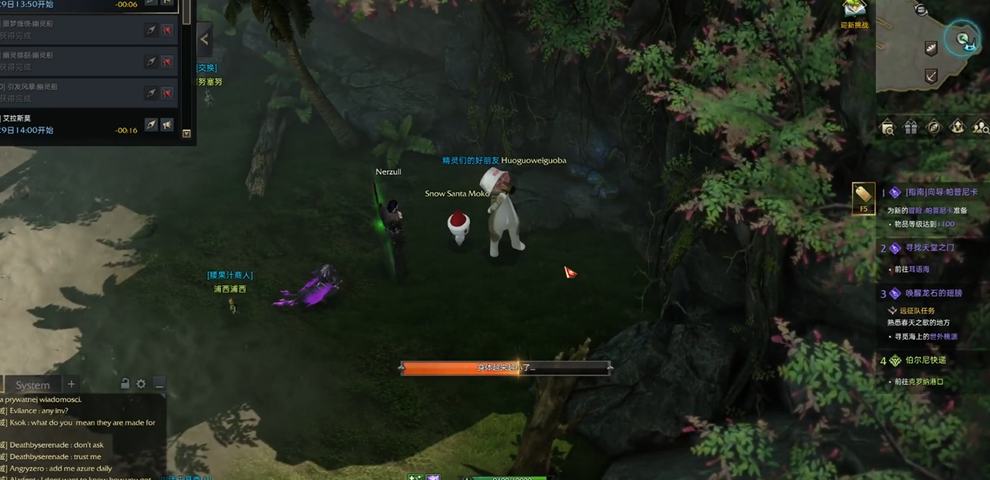Open the gift box icon under minimap
The height and width of the screenshot is (480, 990).
pos(910,127)
